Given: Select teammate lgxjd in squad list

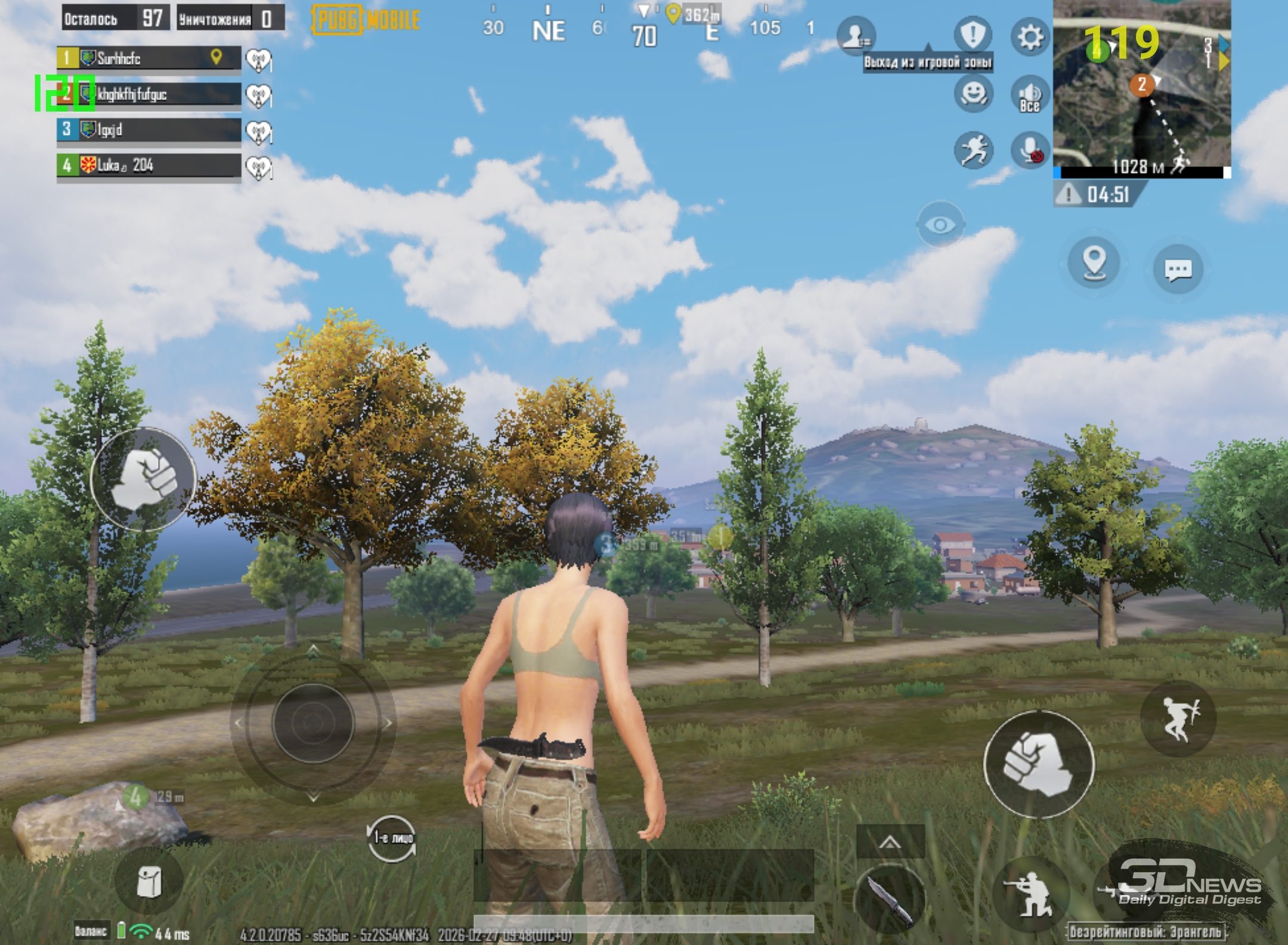Looking at the screenshot, I should coord(149,129).
